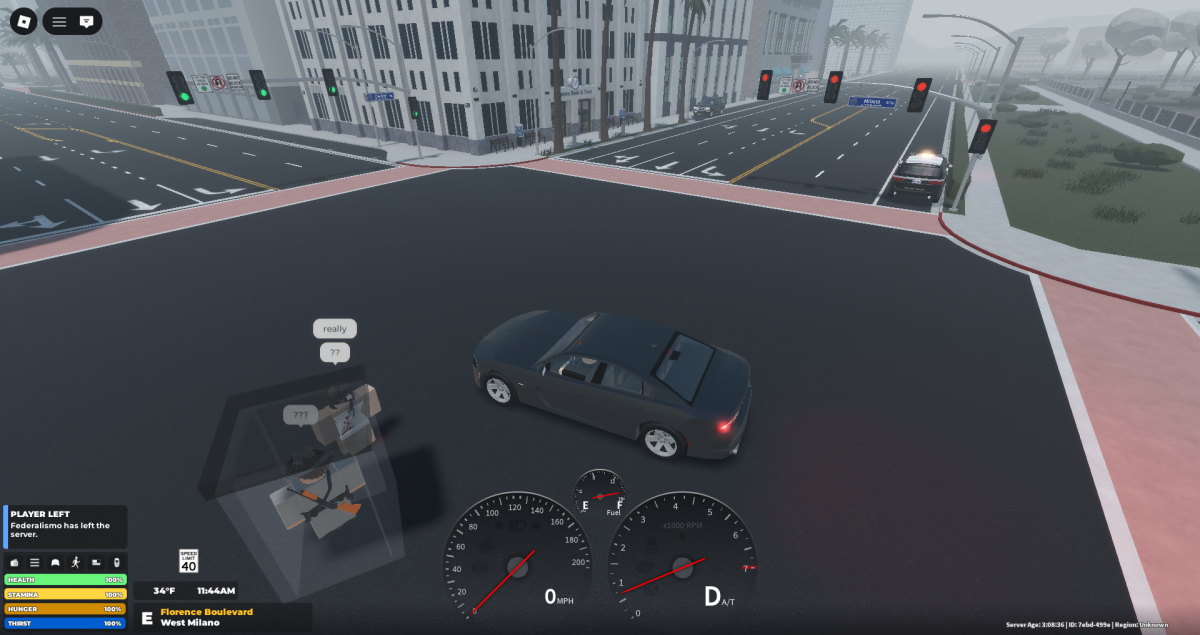Open the hamburger list beside the Roblox logo
The height and width of the screenshot is (635, 1200).
59,21
